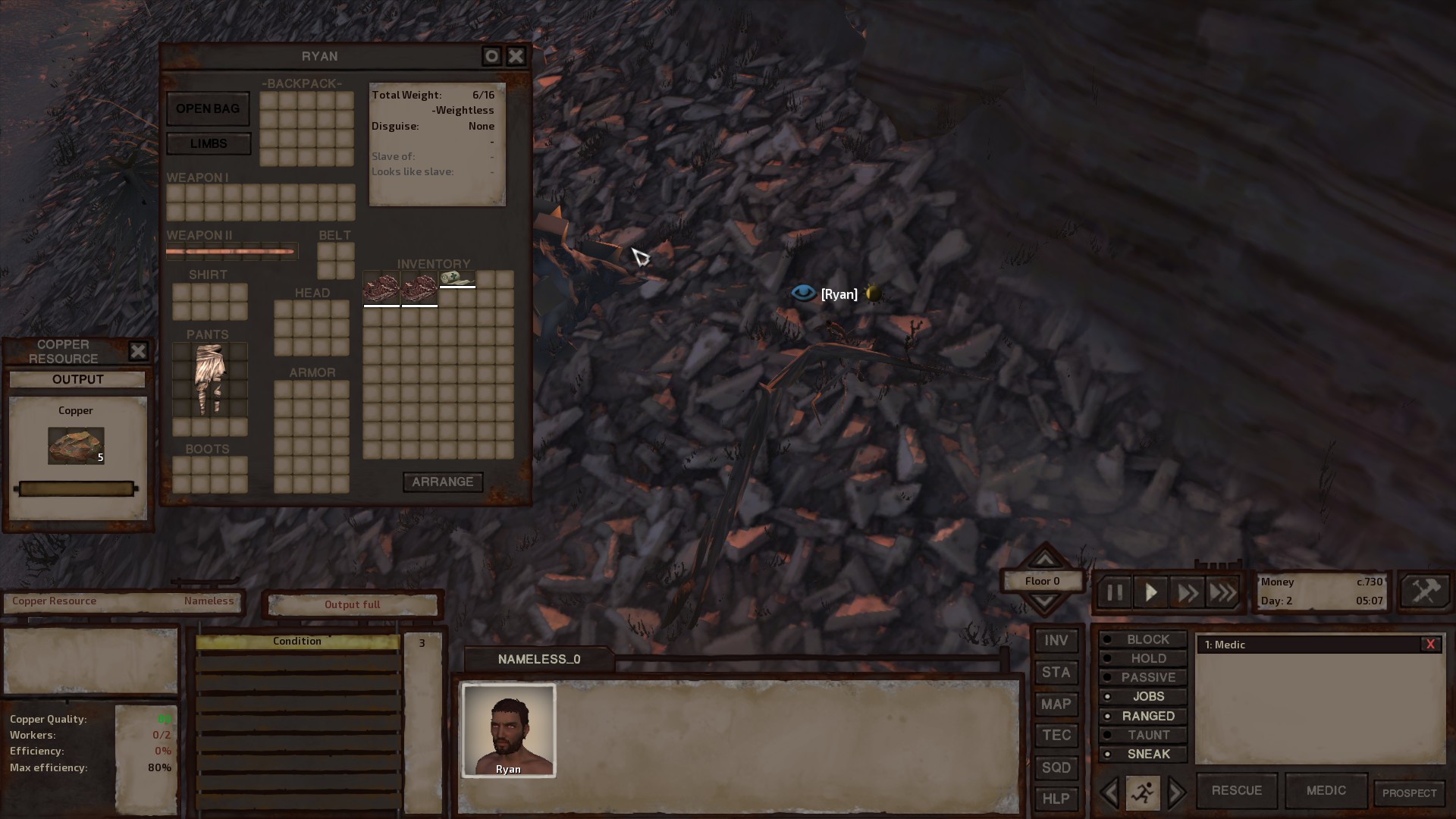The width and height of the screenshot is (1456, 819).
Task: Click the raw meat item in Ryan's inventory
Action: click(381, 288)
